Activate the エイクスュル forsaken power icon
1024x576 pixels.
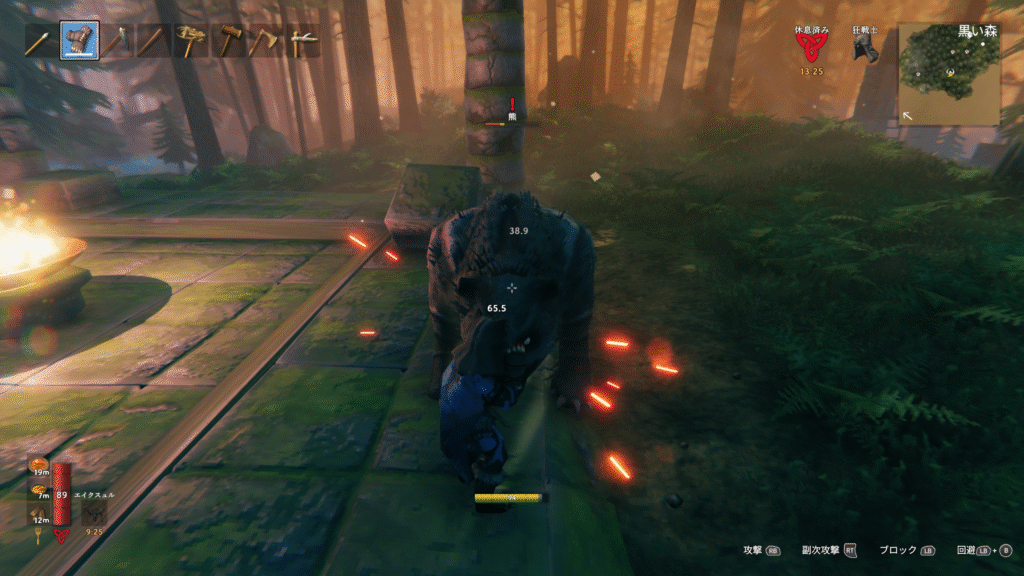[x=97, y=513]
